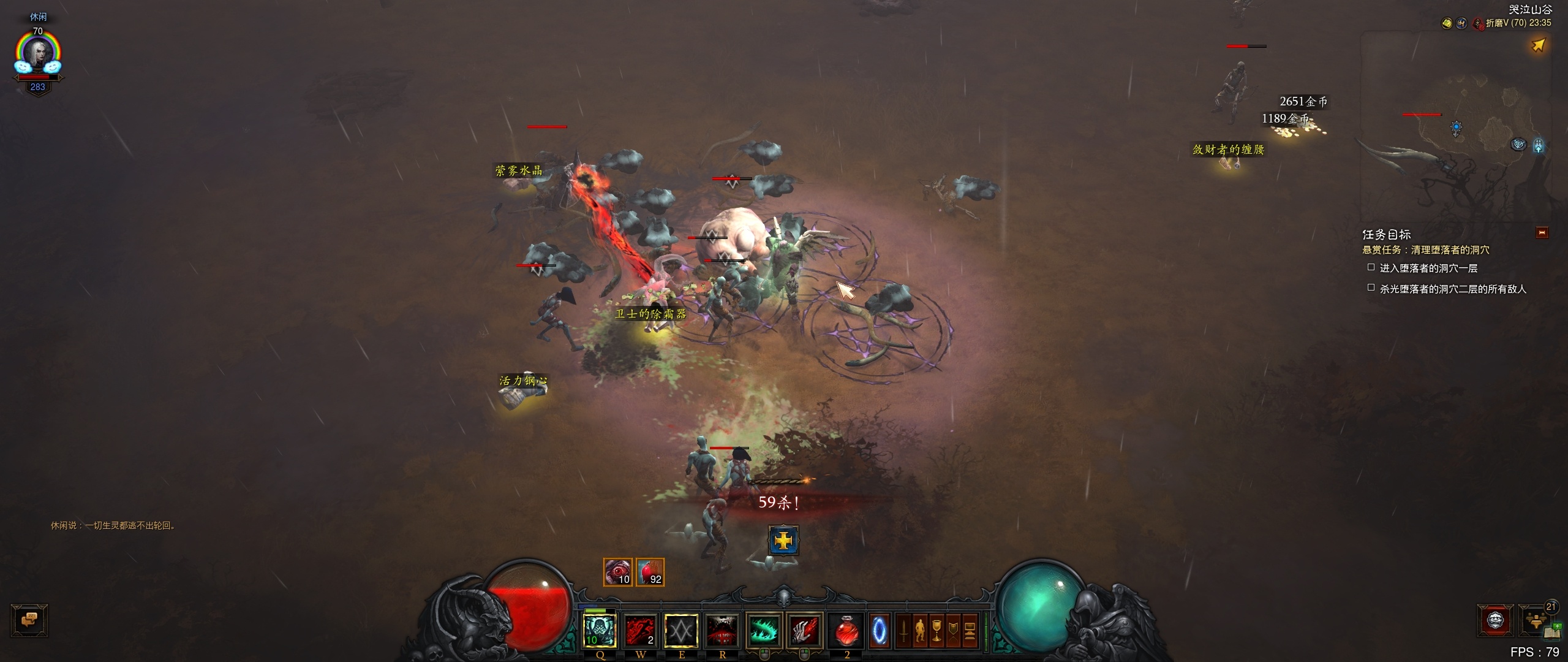Trigger the rune-symbol skill on E
The image size is (1568, 662).
(681, 630)
